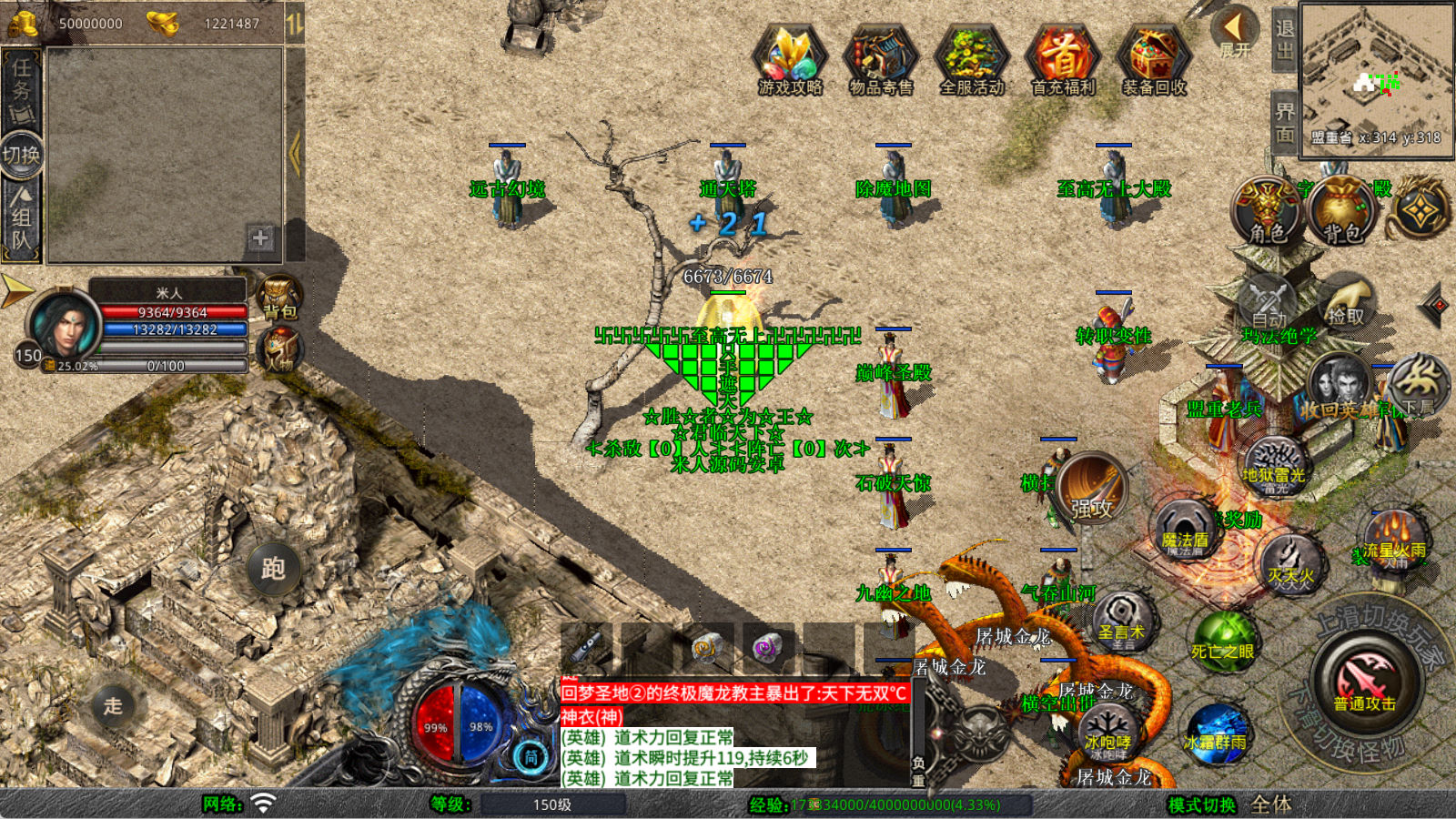Click the 退出 exit button

[x=1284, y=41]
